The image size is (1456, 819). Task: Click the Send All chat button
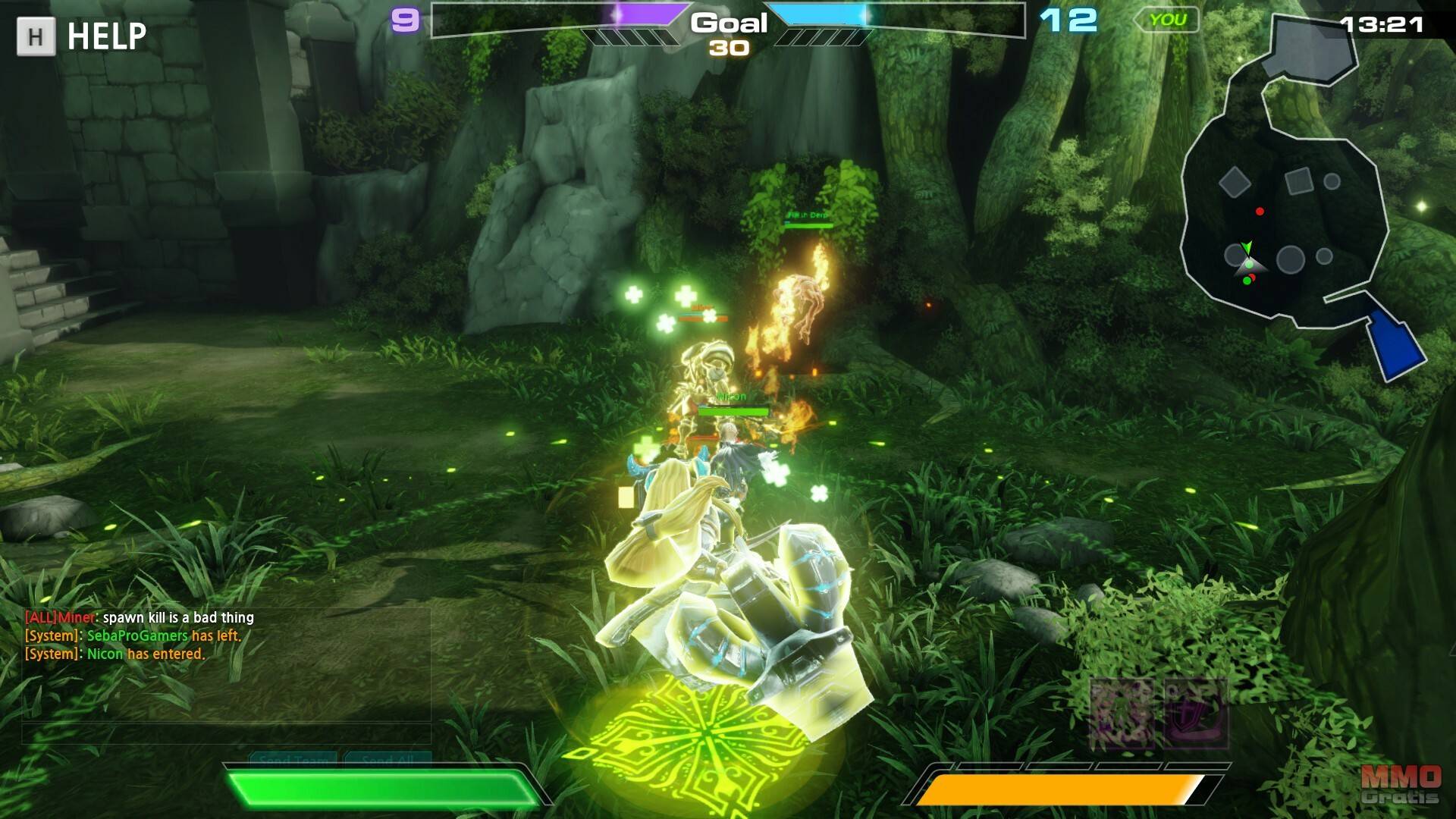[x=388, y=758]
